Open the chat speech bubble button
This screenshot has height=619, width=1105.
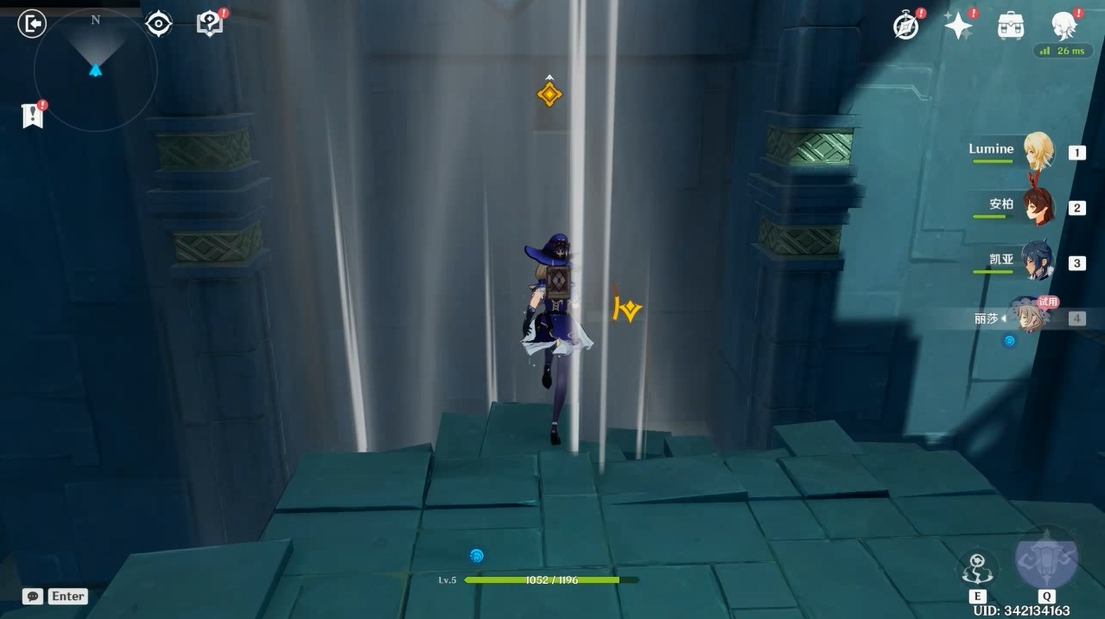(33, 596)
